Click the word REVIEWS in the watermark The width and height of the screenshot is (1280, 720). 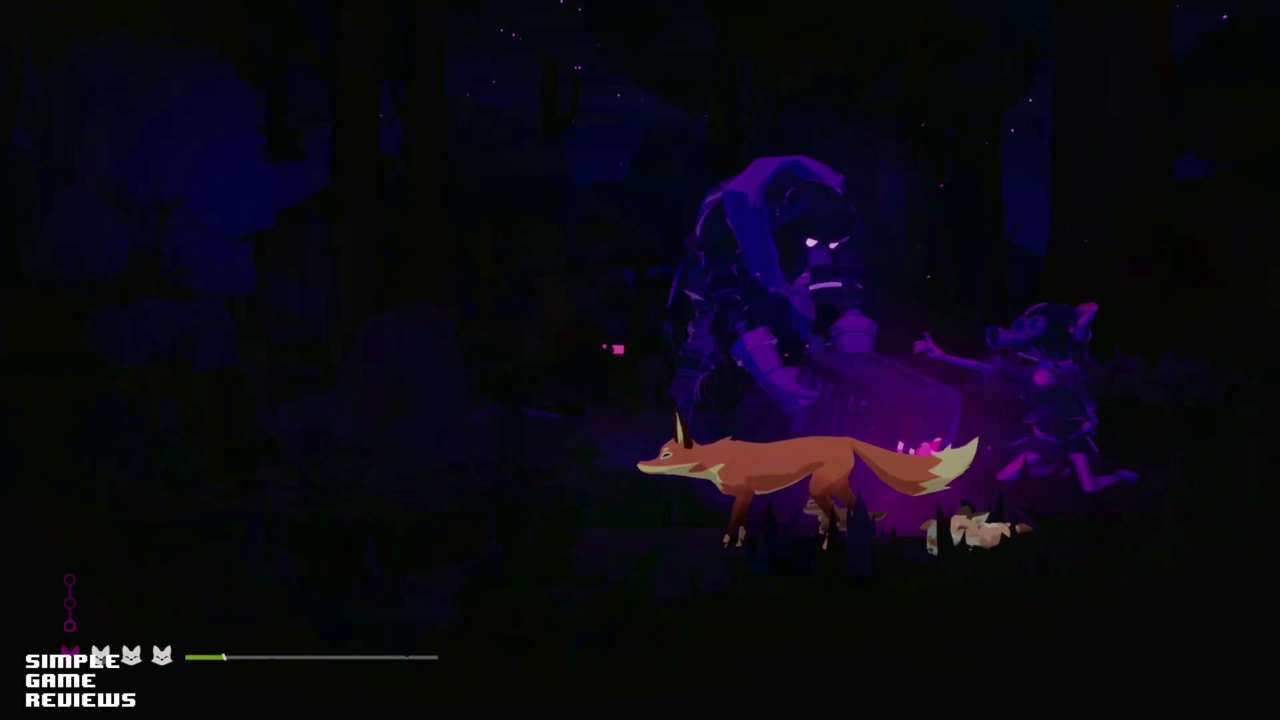click(80, 699)
